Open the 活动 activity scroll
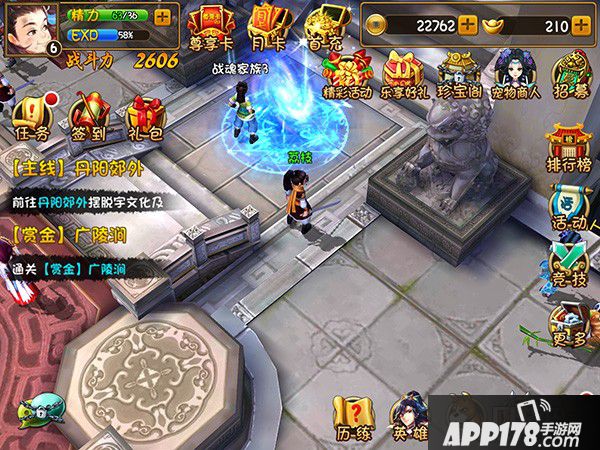This screenshot has height=450, width=600. [x=570, y=208]
